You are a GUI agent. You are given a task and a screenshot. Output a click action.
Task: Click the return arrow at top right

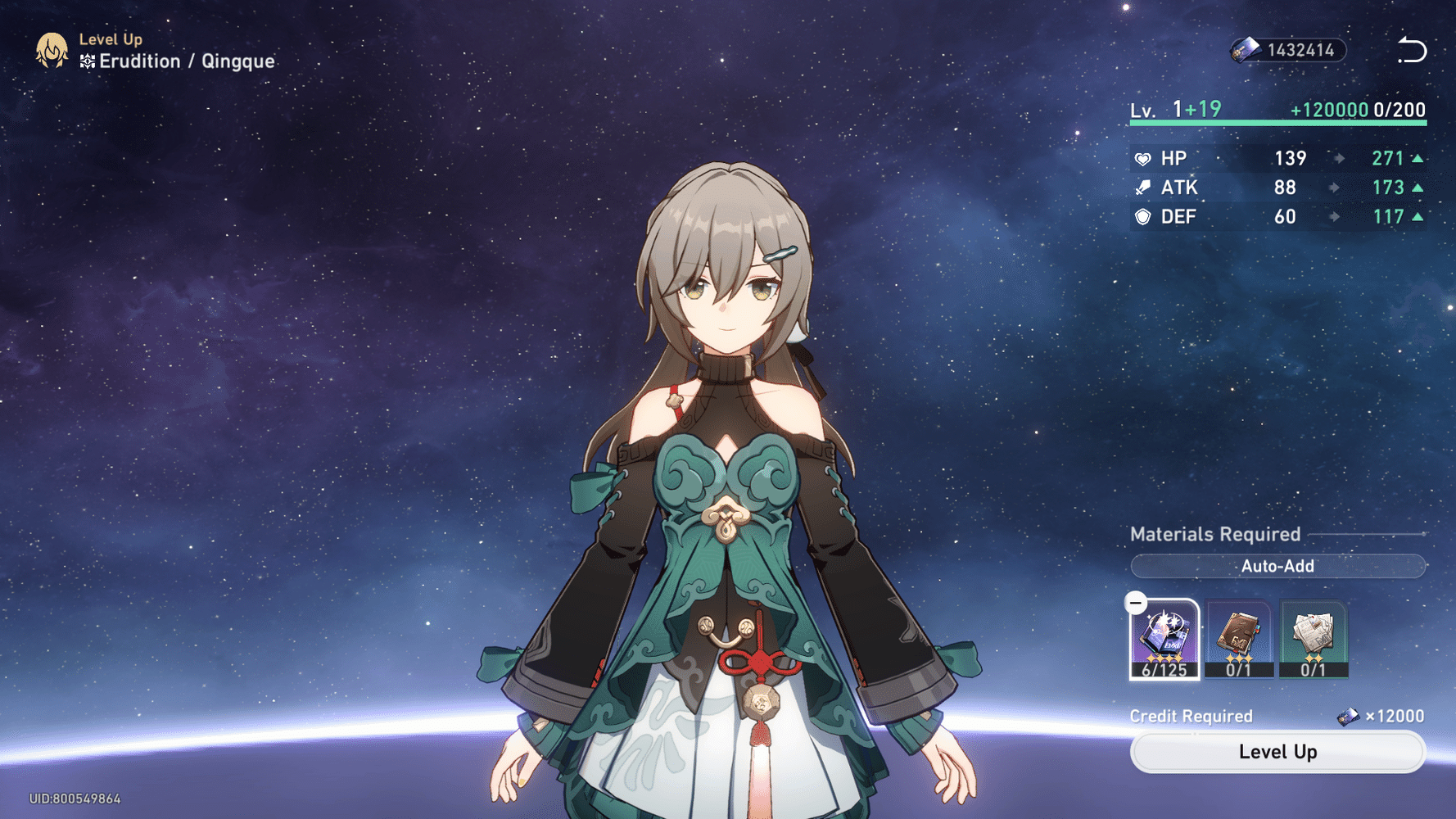tap(1413, 50)
